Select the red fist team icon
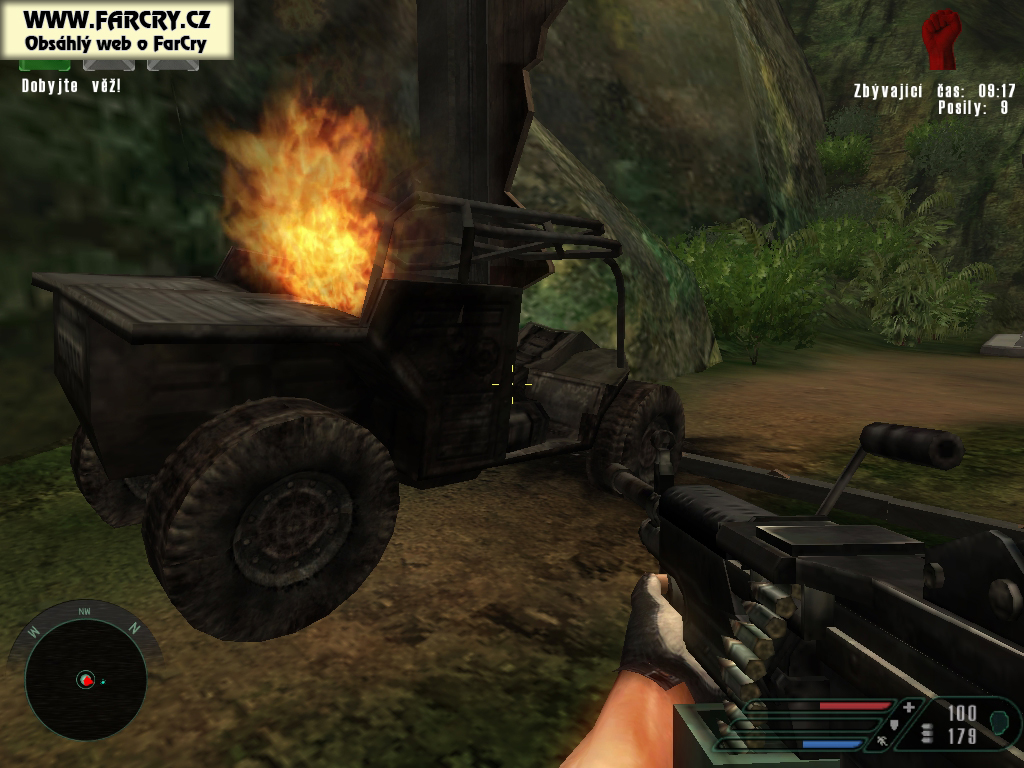 coord(940,39)
